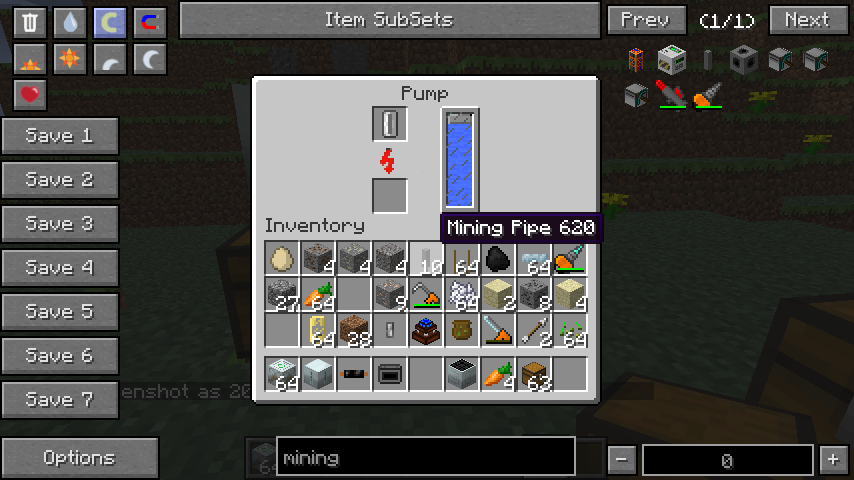Go to the Next item page
Viewport: 854px width, 480px height.
[x=807, y=20]
